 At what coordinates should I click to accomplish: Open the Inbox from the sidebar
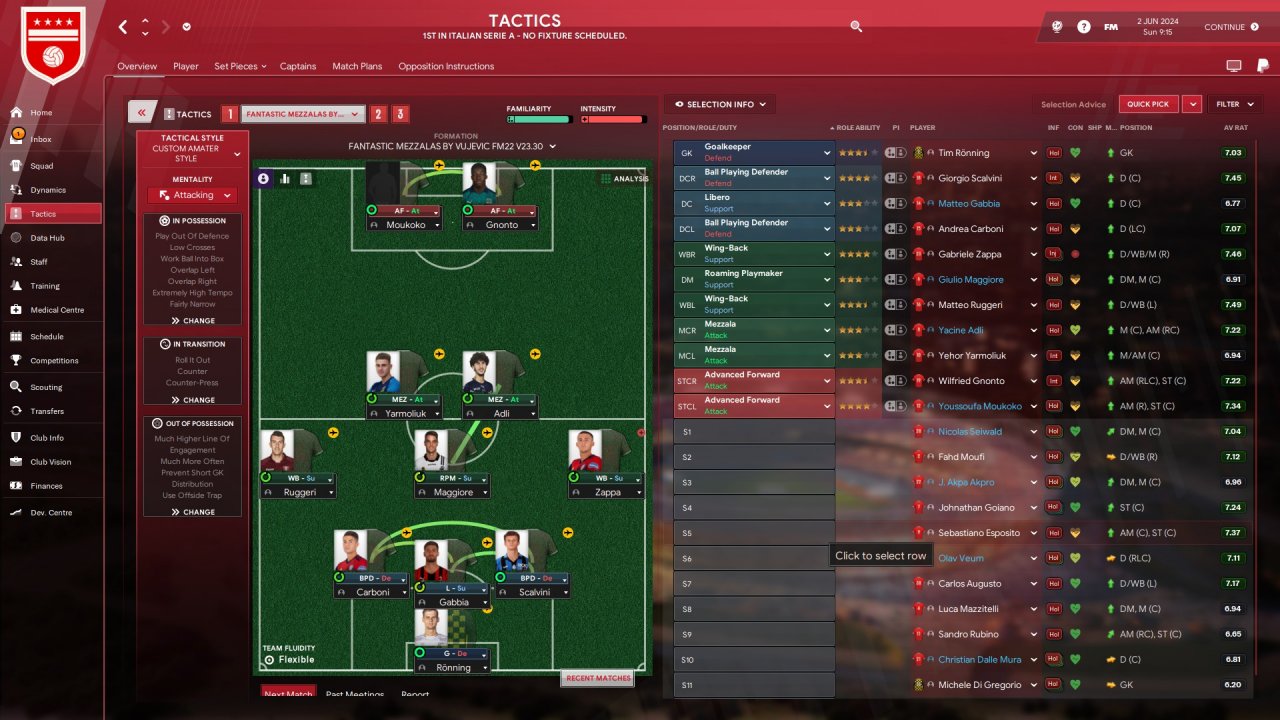coord(40,139)
